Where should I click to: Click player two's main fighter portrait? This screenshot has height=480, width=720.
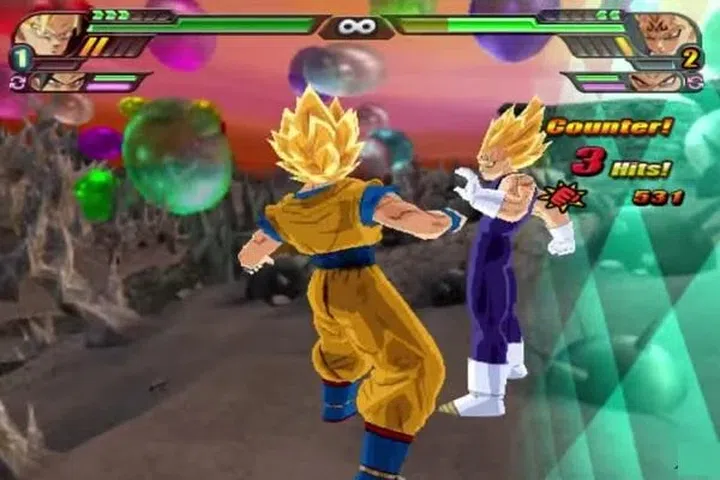click(x=667, y=33)
